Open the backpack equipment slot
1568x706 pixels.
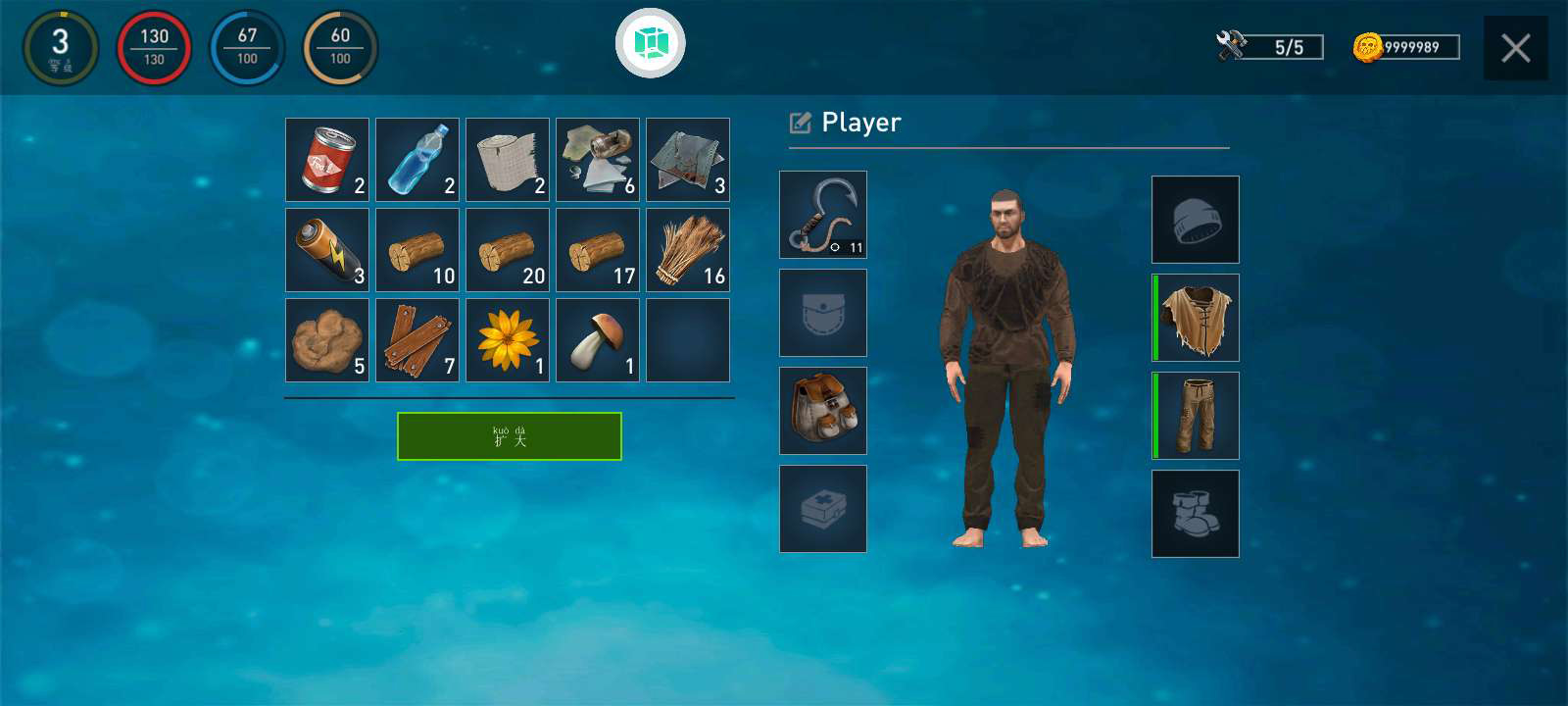coord(822,410)
